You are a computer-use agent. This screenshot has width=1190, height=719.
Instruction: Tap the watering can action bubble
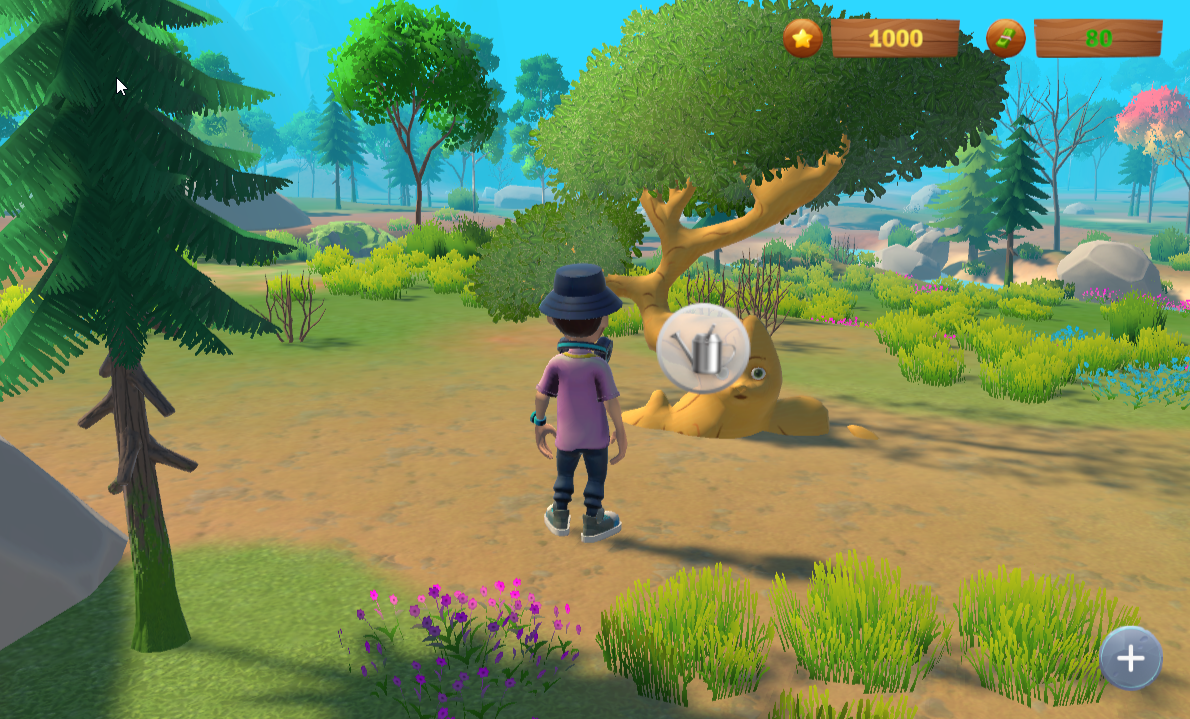(703, 349)
